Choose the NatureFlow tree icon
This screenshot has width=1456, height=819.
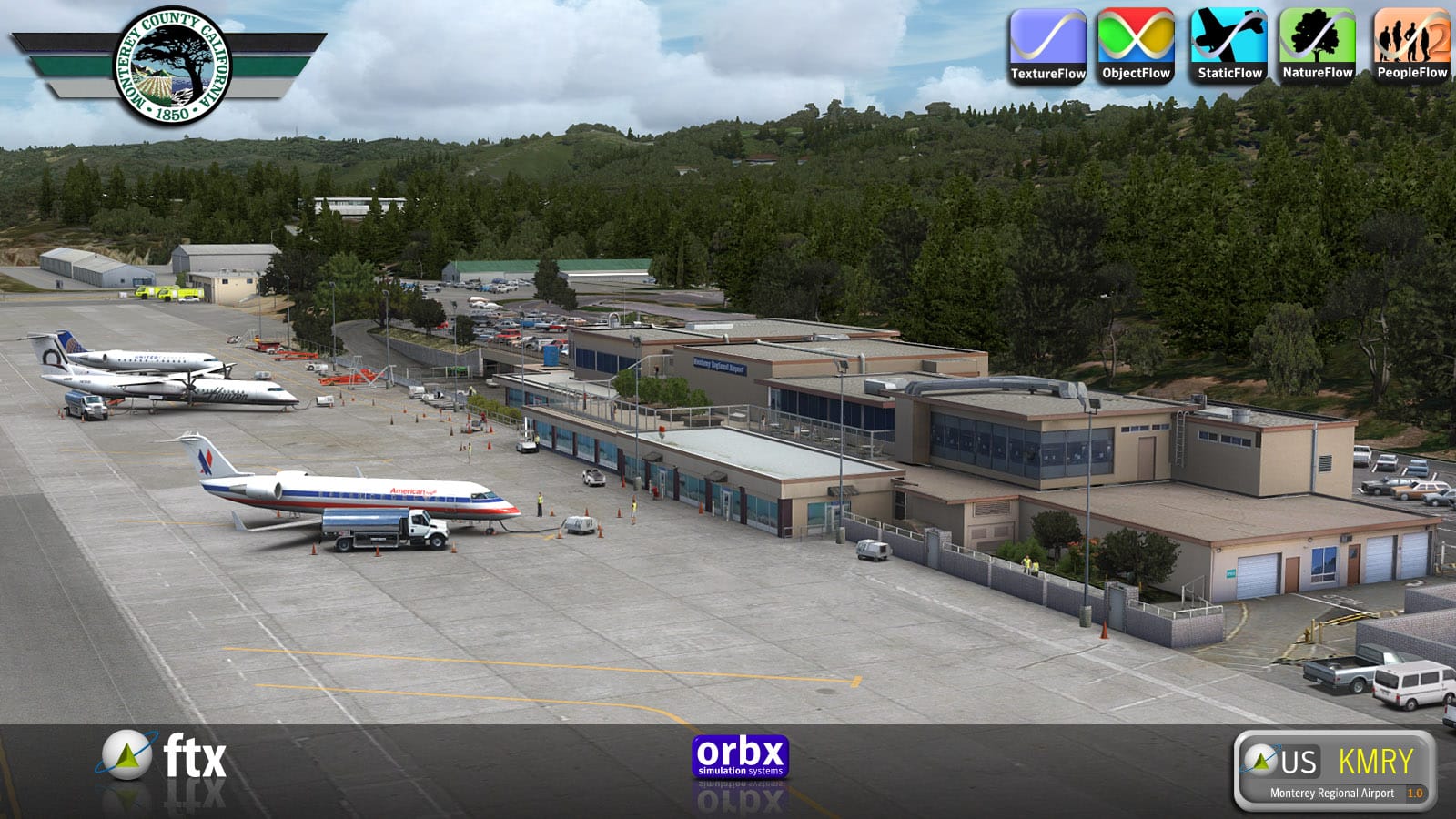coord(1318,46)
